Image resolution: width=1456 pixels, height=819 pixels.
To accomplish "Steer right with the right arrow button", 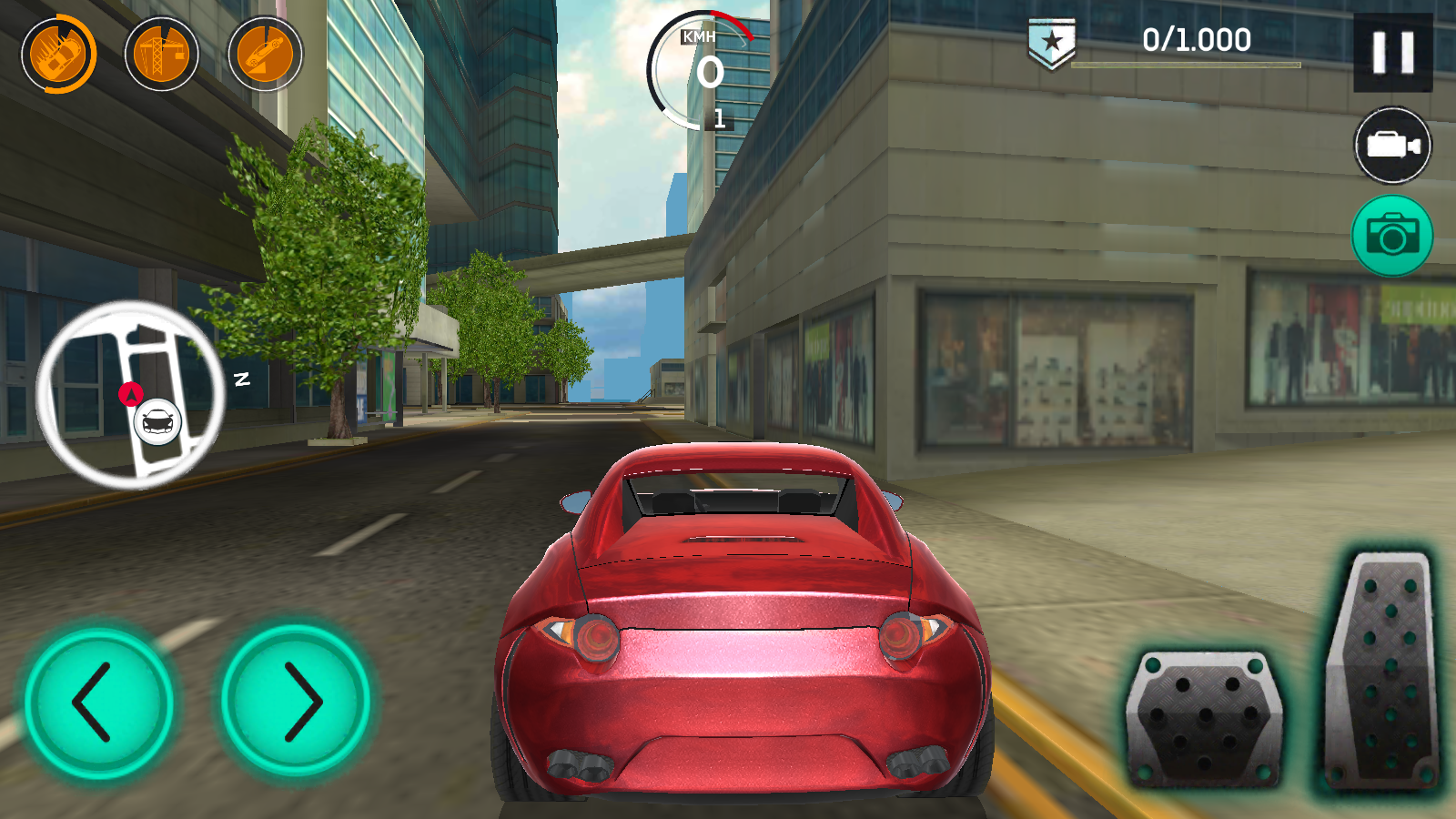I will tap(297, 703).
